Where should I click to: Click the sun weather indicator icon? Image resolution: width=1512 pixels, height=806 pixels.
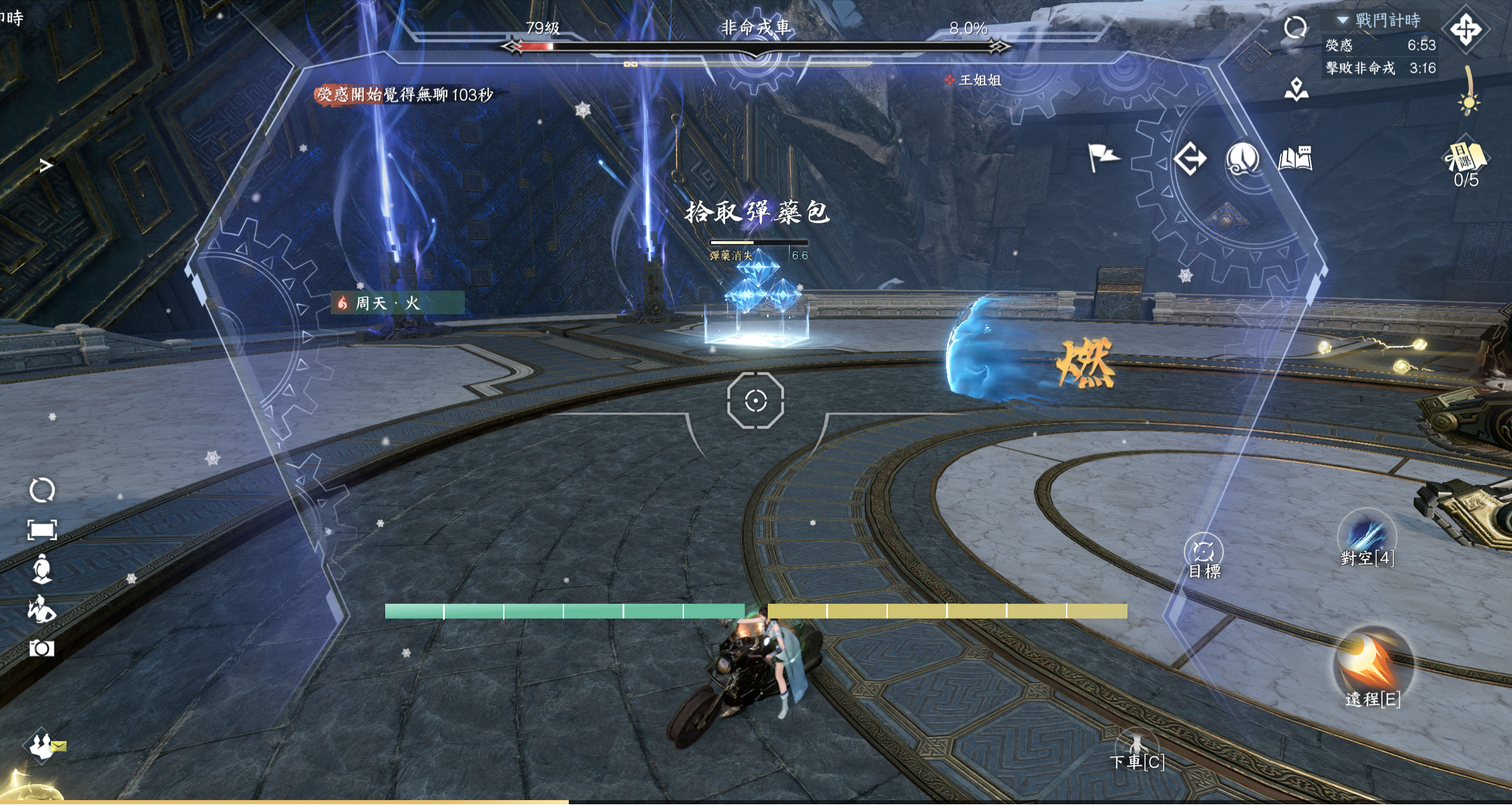[x=1468, y=103]
